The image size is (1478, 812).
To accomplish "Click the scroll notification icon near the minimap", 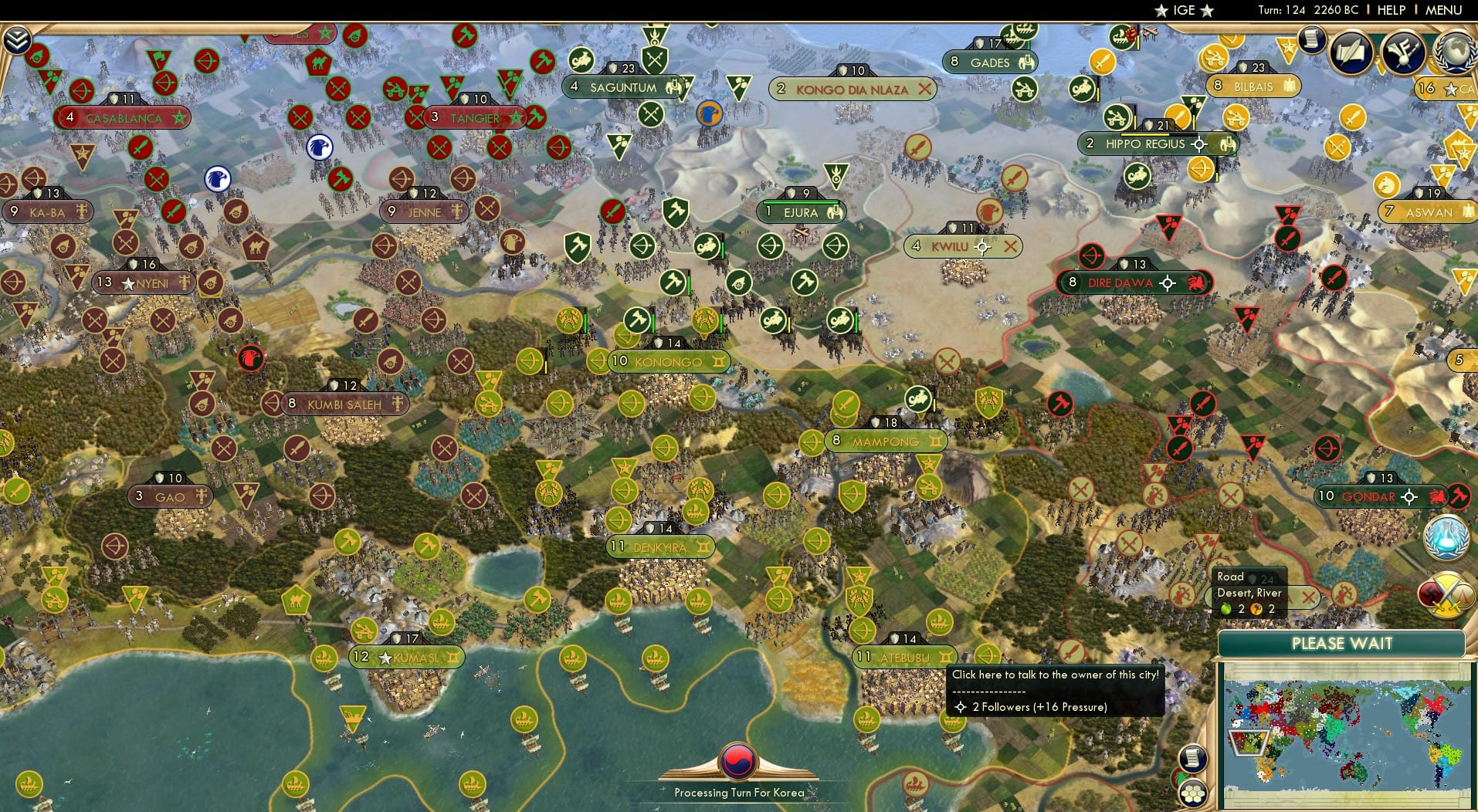I will coord(1193,757).
